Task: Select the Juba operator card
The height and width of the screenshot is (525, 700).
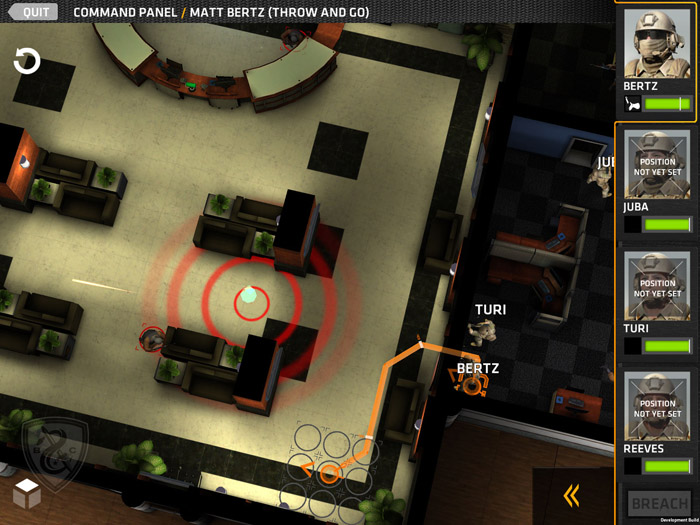Action: [657, 178]
